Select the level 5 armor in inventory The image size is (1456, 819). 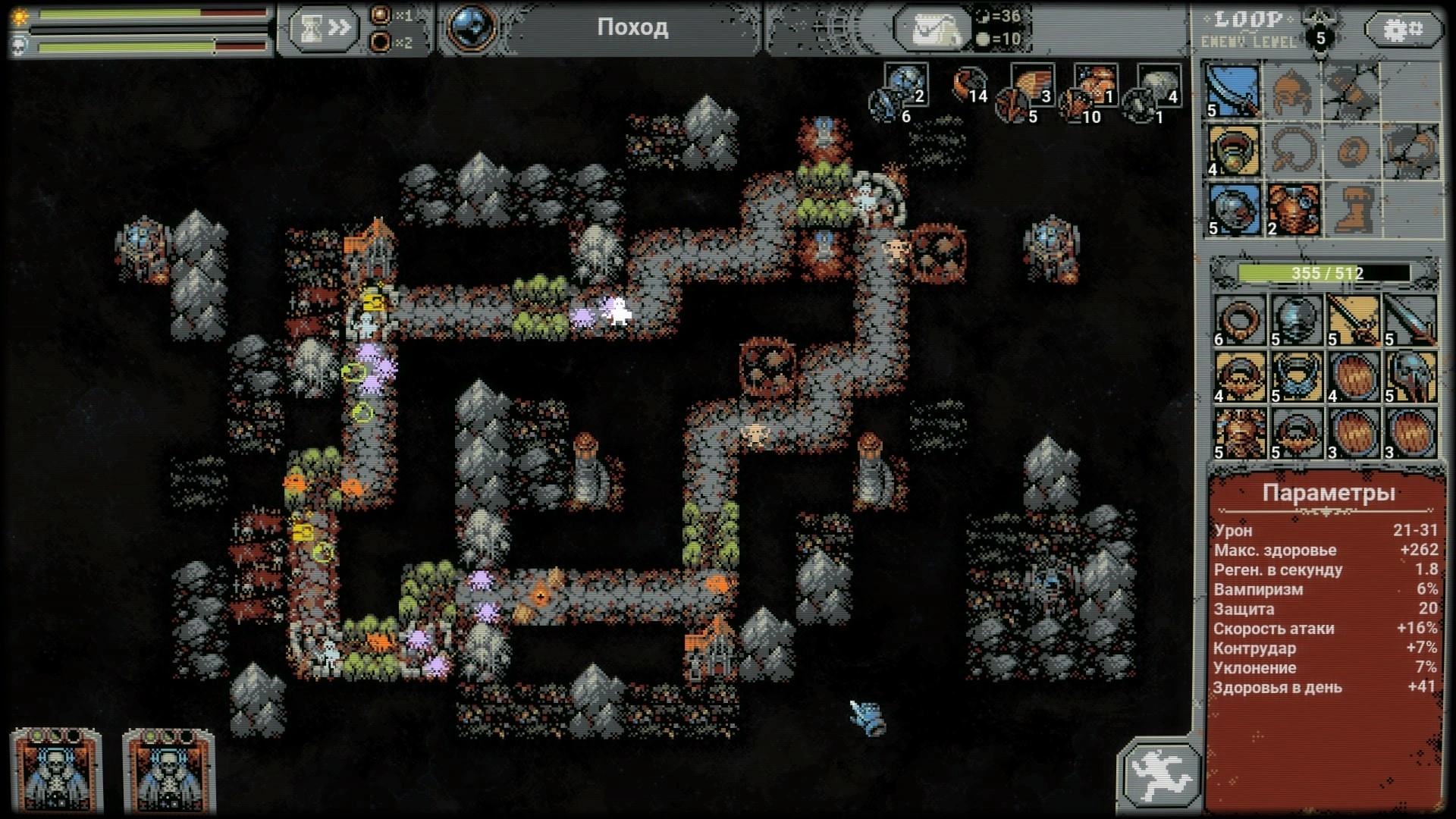(x=1240, y=434)
